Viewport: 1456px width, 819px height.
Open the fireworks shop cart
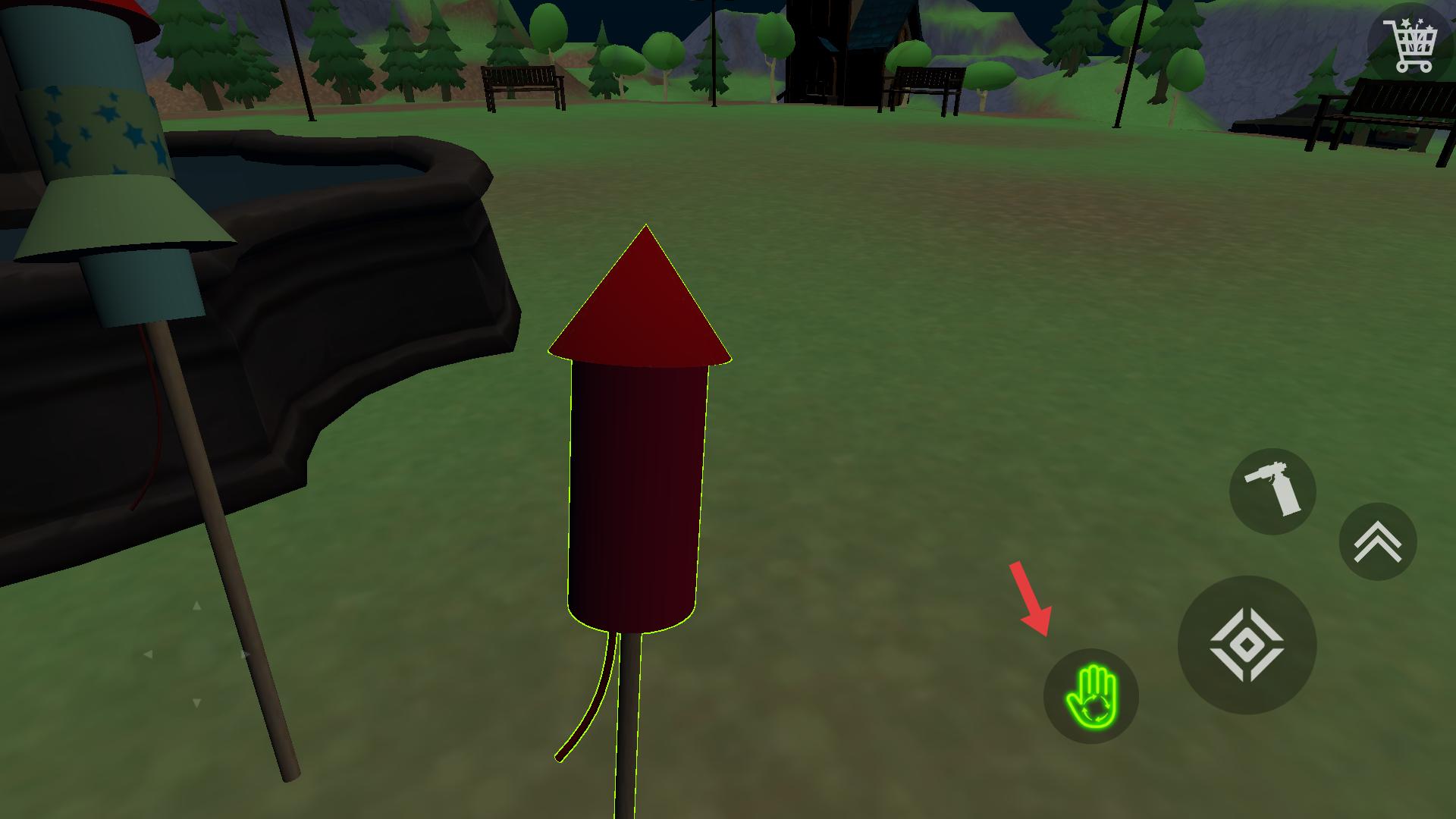click(x=1410, y=45)
